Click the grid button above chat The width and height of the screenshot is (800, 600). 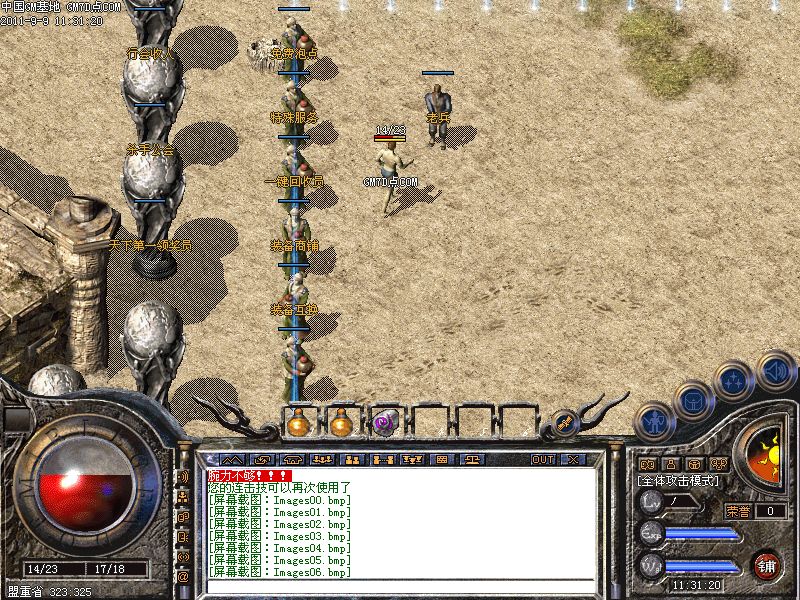tap(441, 459)
